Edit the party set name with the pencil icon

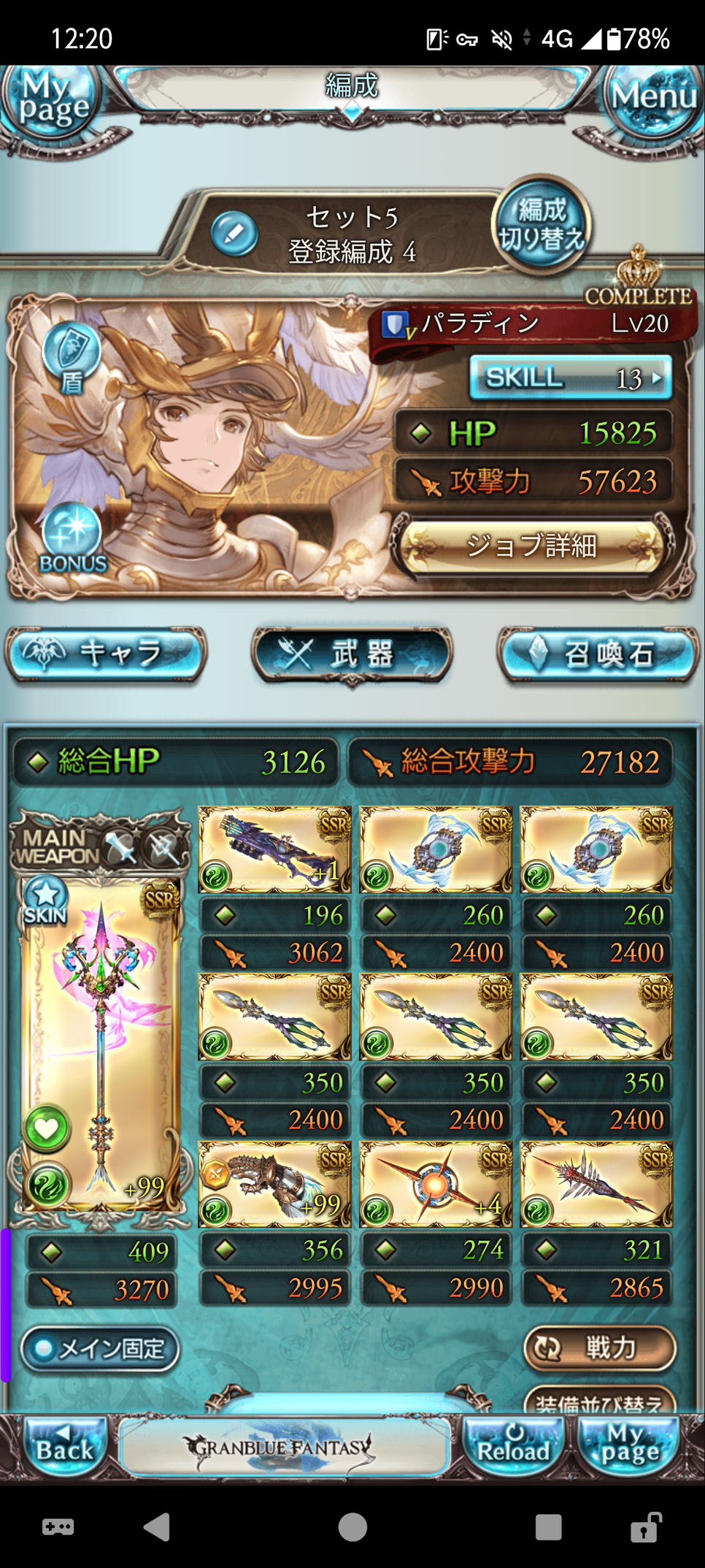234,234
